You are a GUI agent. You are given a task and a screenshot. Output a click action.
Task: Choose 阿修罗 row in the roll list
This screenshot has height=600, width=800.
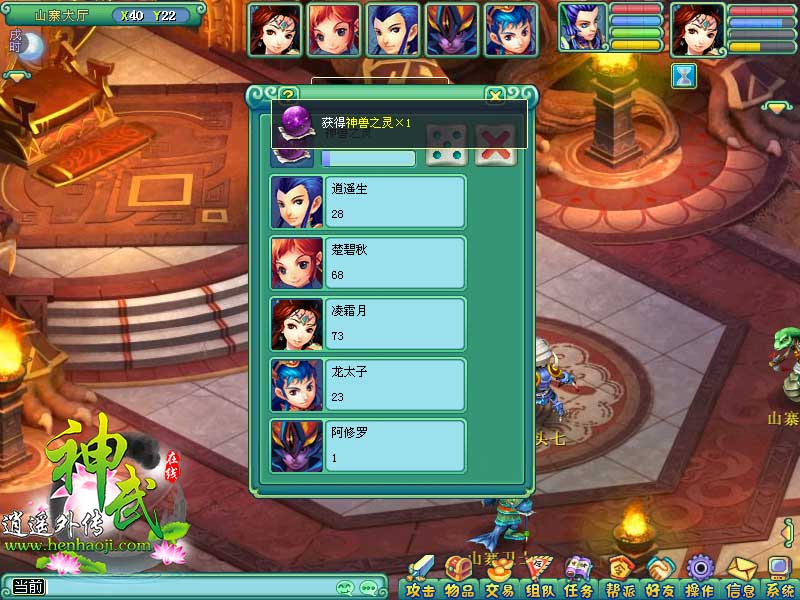click(x=368, y=446)
